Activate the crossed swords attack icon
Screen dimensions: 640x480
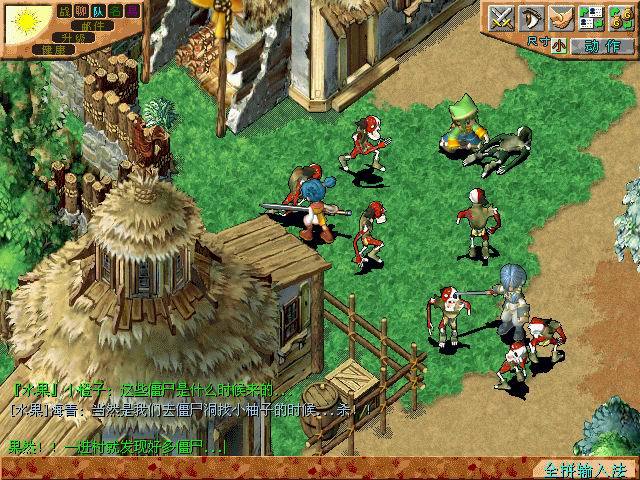coord(501,18)
